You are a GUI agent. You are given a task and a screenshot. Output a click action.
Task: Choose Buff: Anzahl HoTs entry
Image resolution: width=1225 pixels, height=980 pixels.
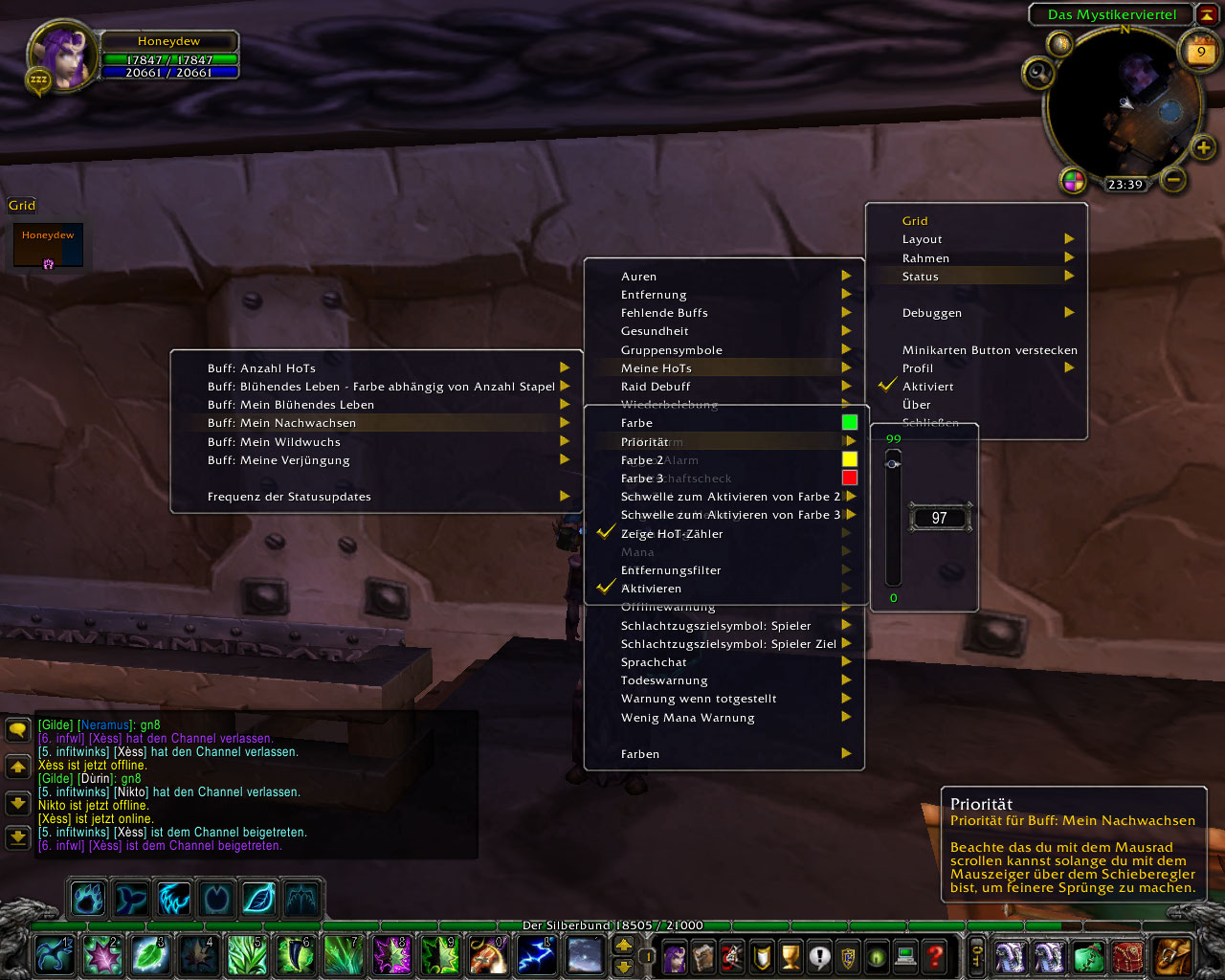261,368
